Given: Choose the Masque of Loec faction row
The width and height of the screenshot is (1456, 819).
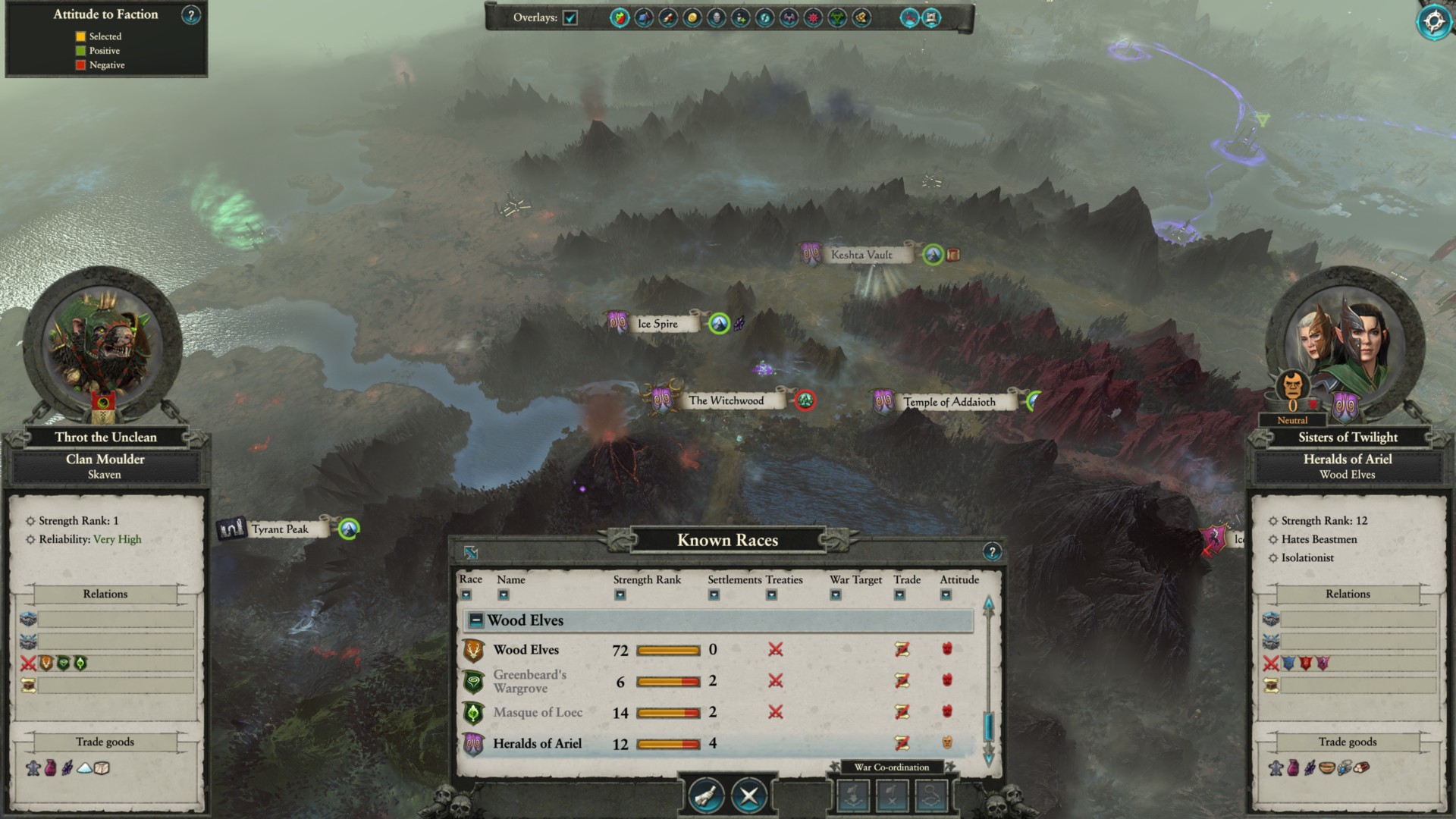Looking at the screenshot, I should (x=537, y=712).
